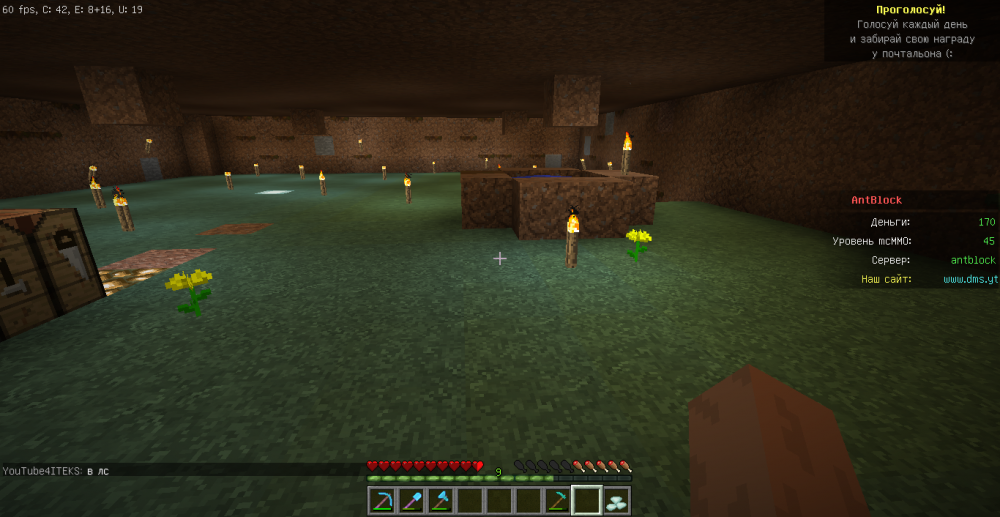Viewport: 1000px width, 517px height.
Task: Select the diamond shovel in the hotbar
Action: coord(411,500)
